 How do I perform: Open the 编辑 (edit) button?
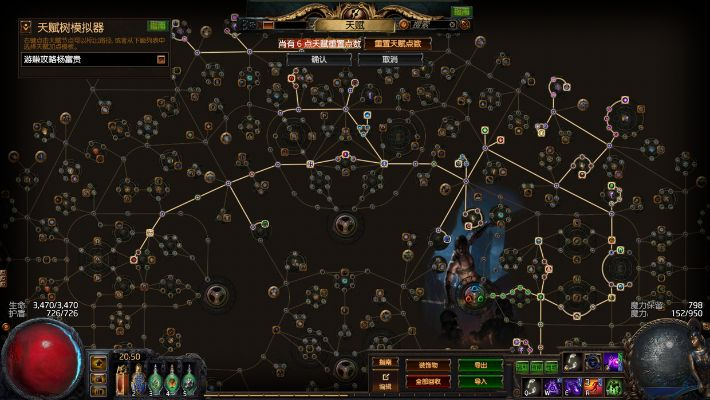[385, 384]
